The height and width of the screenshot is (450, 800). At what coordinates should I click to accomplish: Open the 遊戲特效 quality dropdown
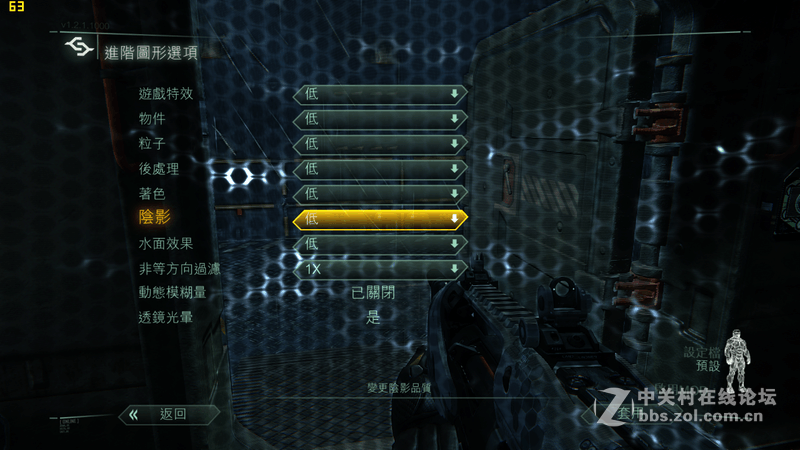pos(380,94)
